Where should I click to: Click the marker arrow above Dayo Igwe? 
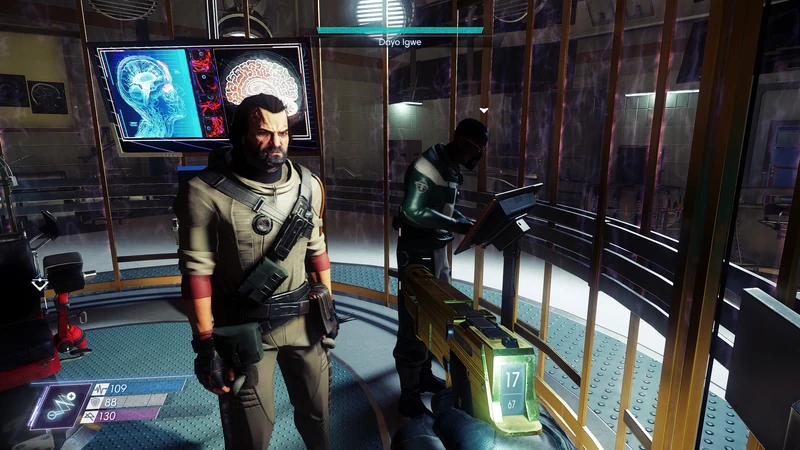point(484,111)
